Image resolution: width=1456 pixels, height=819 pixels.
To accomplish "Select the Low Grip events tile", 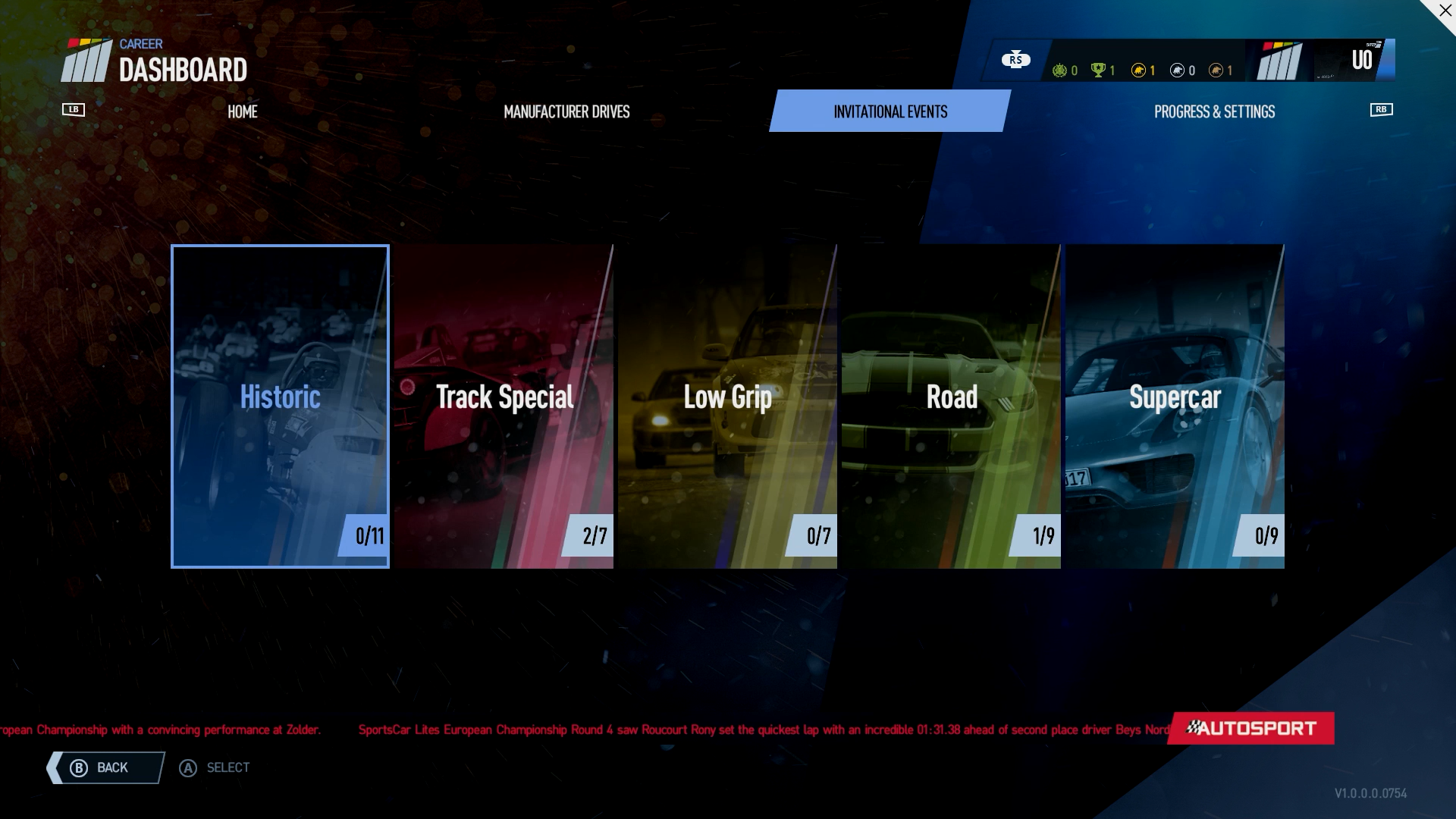I will point(727,406).
